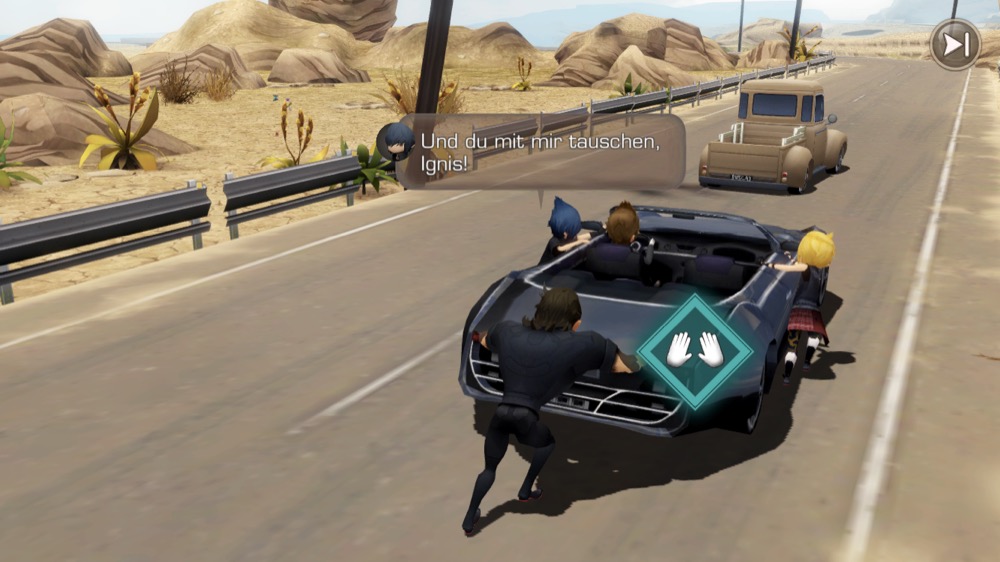1000x562 pixels.
Task: Tap the teal push-hands action icon
Action: coord(694,350)
